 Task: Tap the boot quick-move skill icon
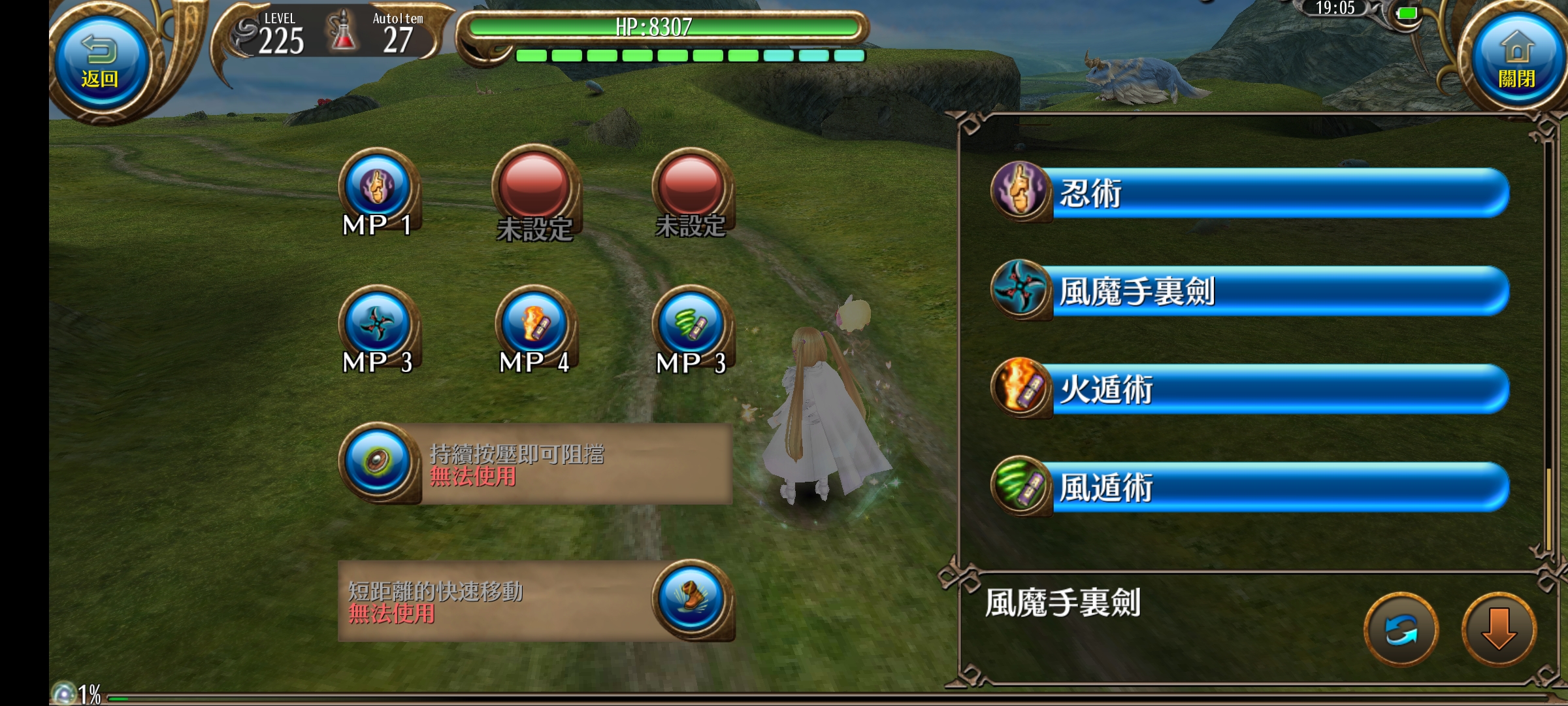(691, 599)
